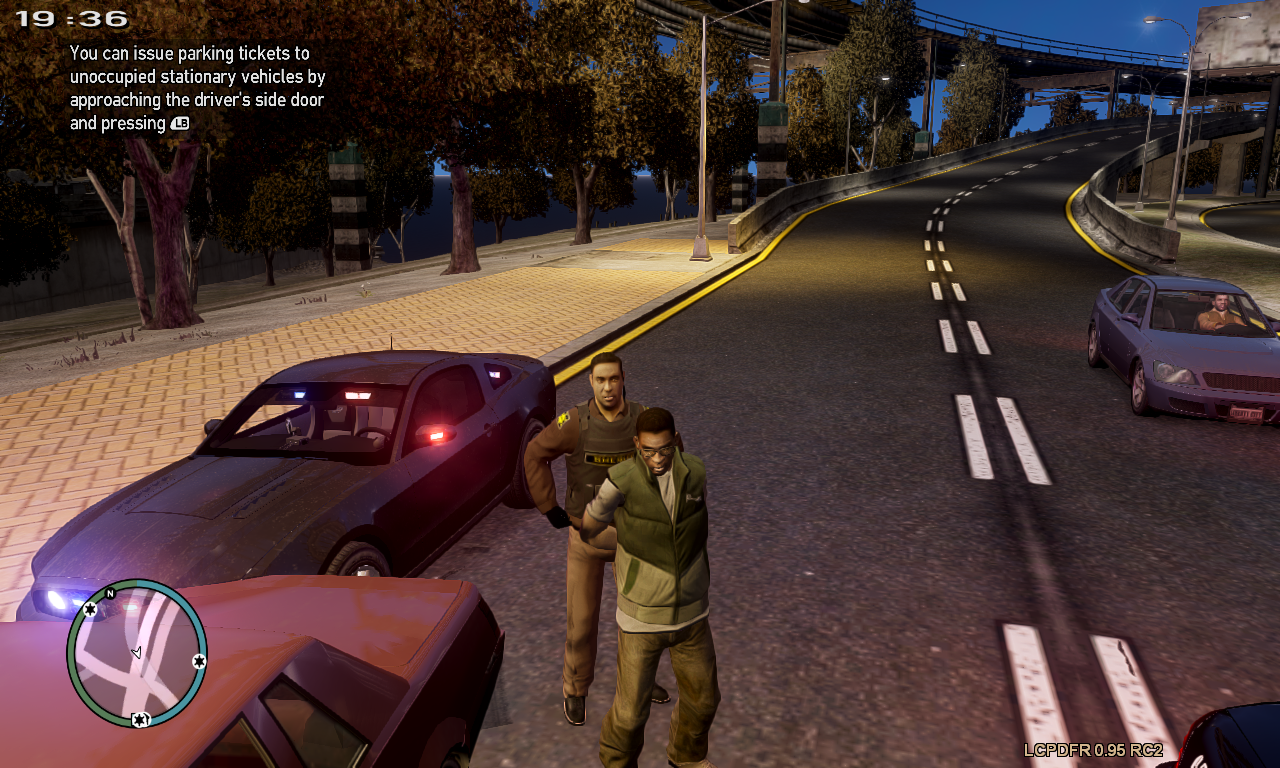
Task: Select the north compass marker on radar
Action: [110, 593]
